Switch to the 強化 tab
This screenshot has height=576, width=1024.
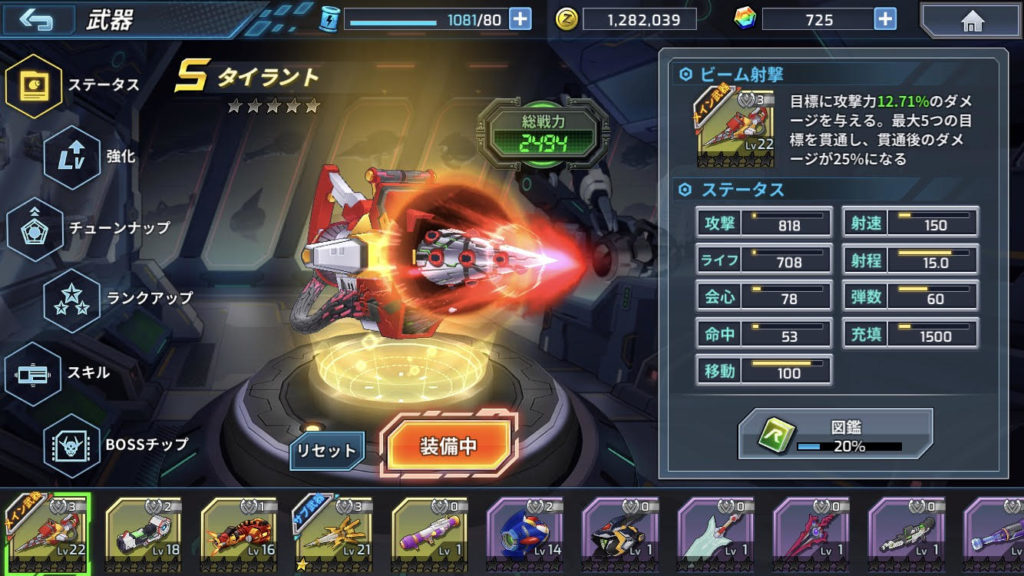pos(72,157)
